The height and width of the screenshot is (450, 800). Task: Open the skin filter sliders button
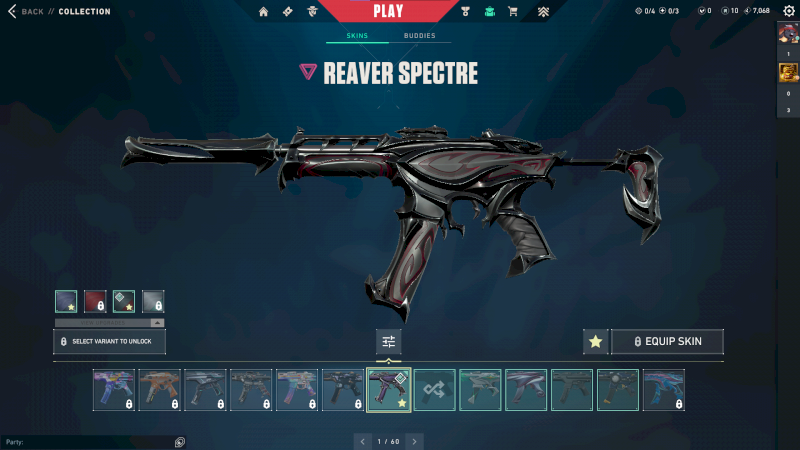point(388,342)
